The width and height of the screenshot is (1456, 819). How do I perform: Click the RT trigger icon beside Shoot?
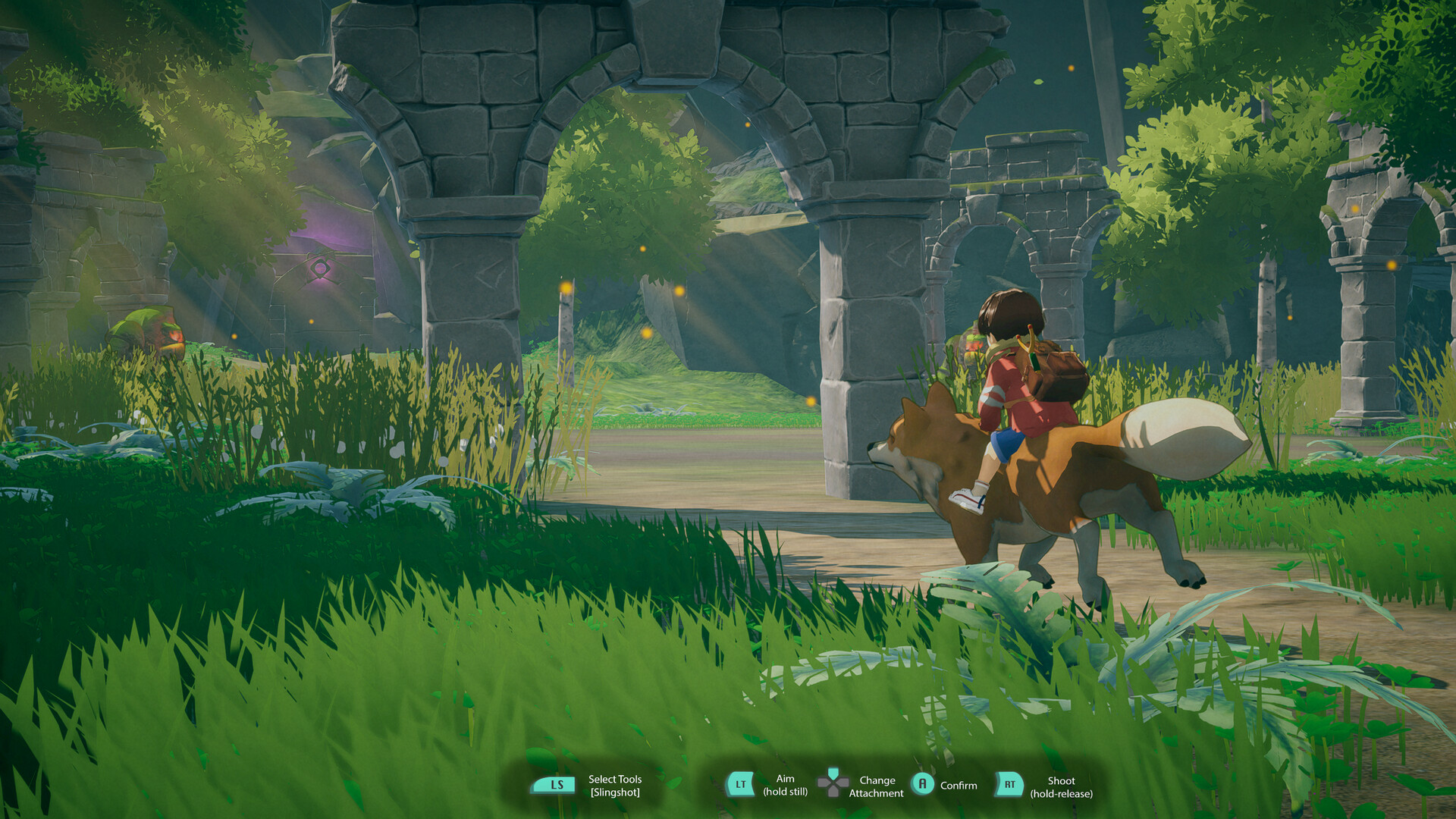point(1009,786)
